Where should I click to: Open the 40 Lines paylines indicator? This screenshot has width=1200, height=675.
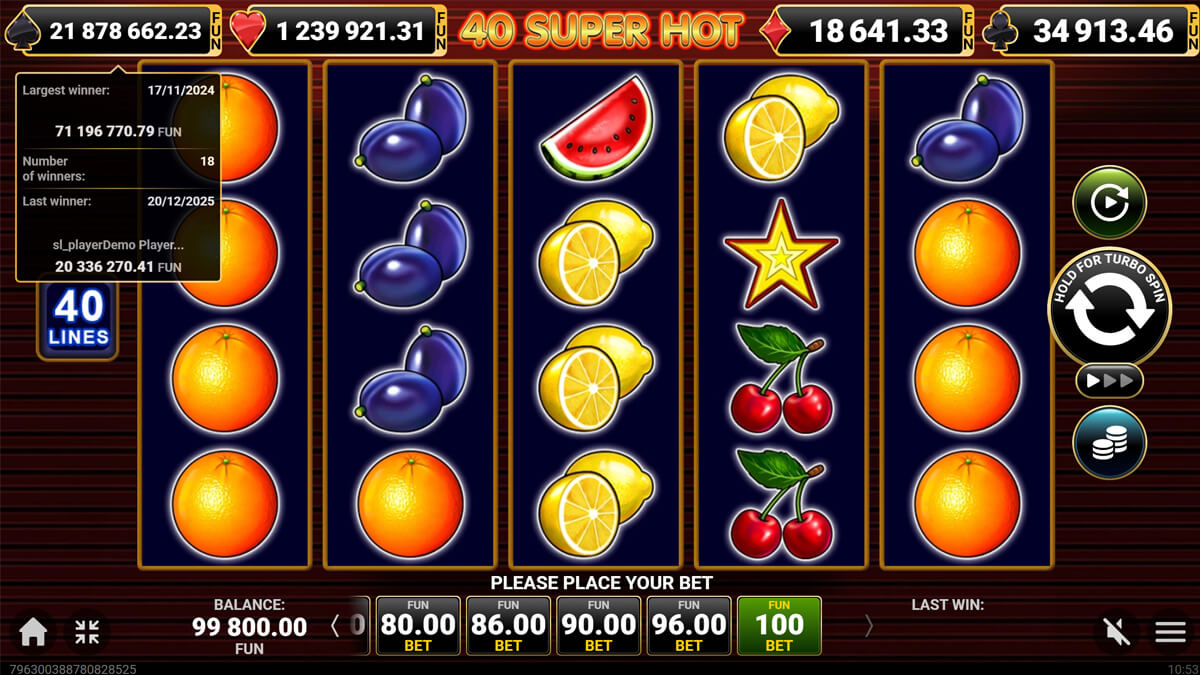[x=78, y=319]
